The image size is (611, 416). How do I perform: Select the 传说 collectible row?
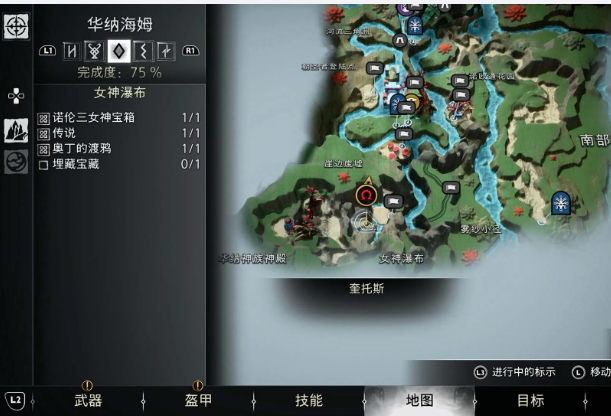[119, 133]
